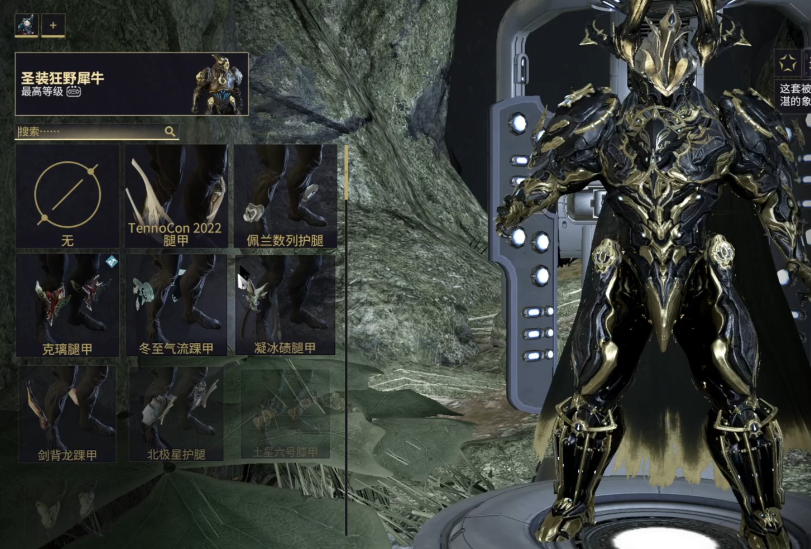Choose the 凝冰碛腿甲 leg armor

tap(284, 305)
